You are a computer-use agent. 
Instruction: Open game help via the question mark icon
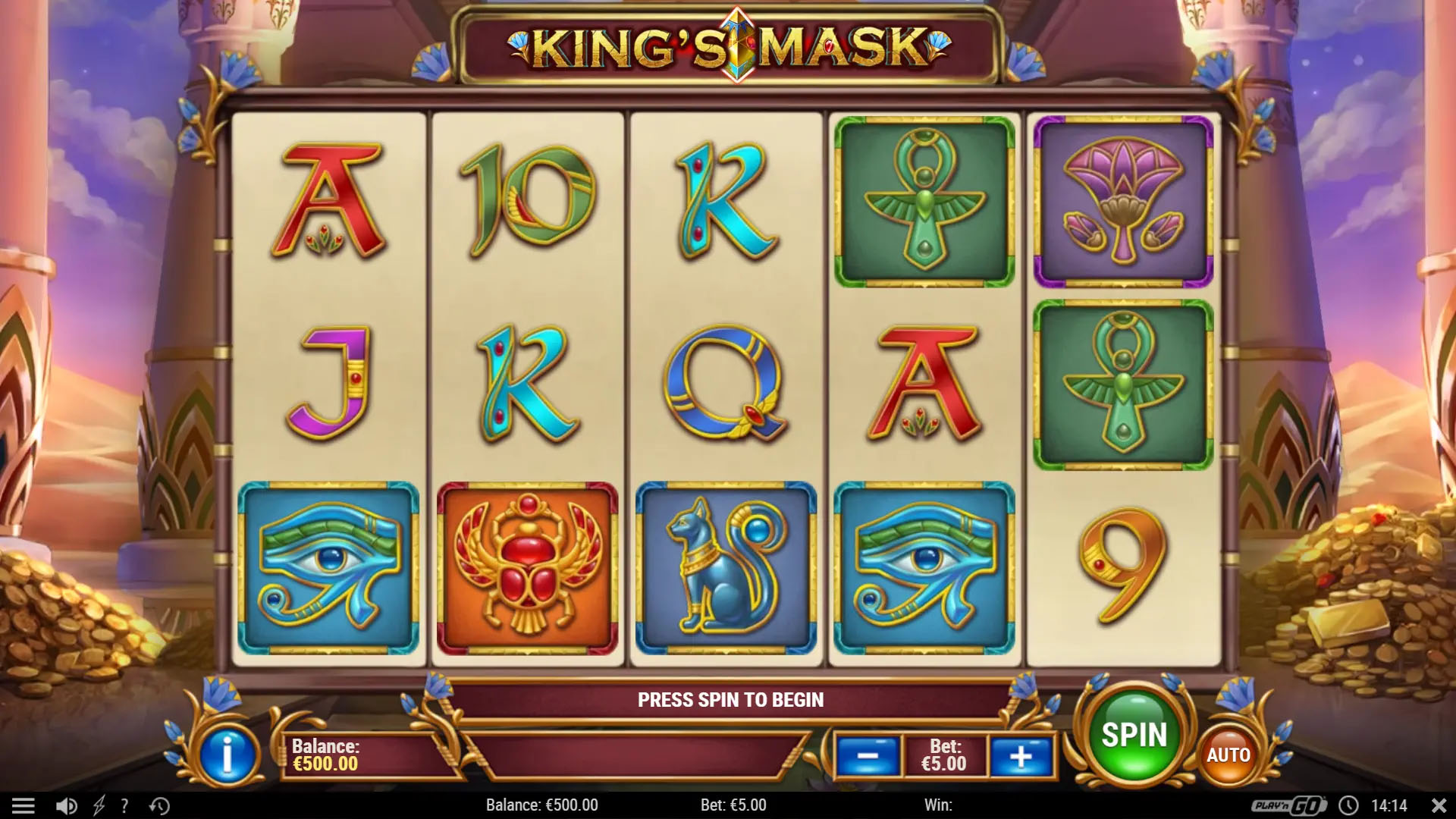point(124,805)
